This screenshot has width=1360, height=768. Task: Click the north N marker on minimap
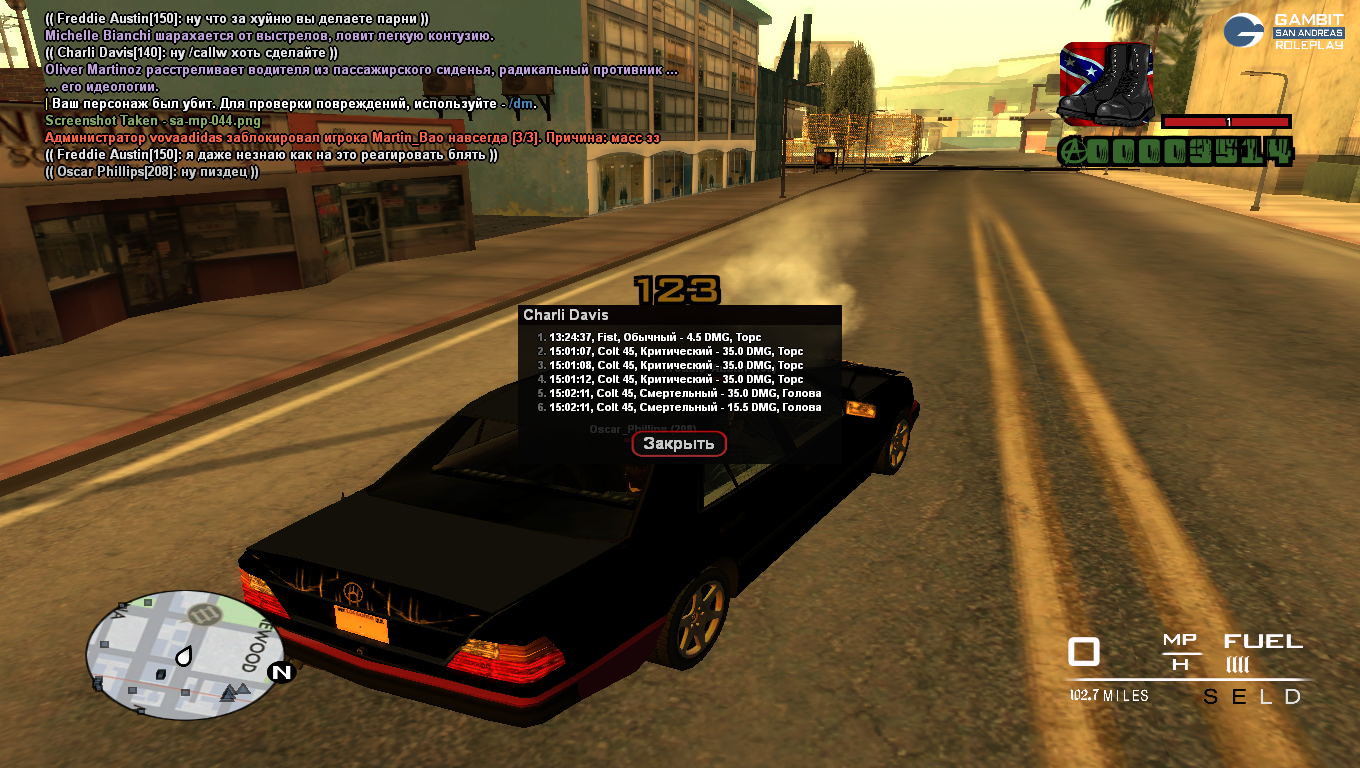[281, 672]
